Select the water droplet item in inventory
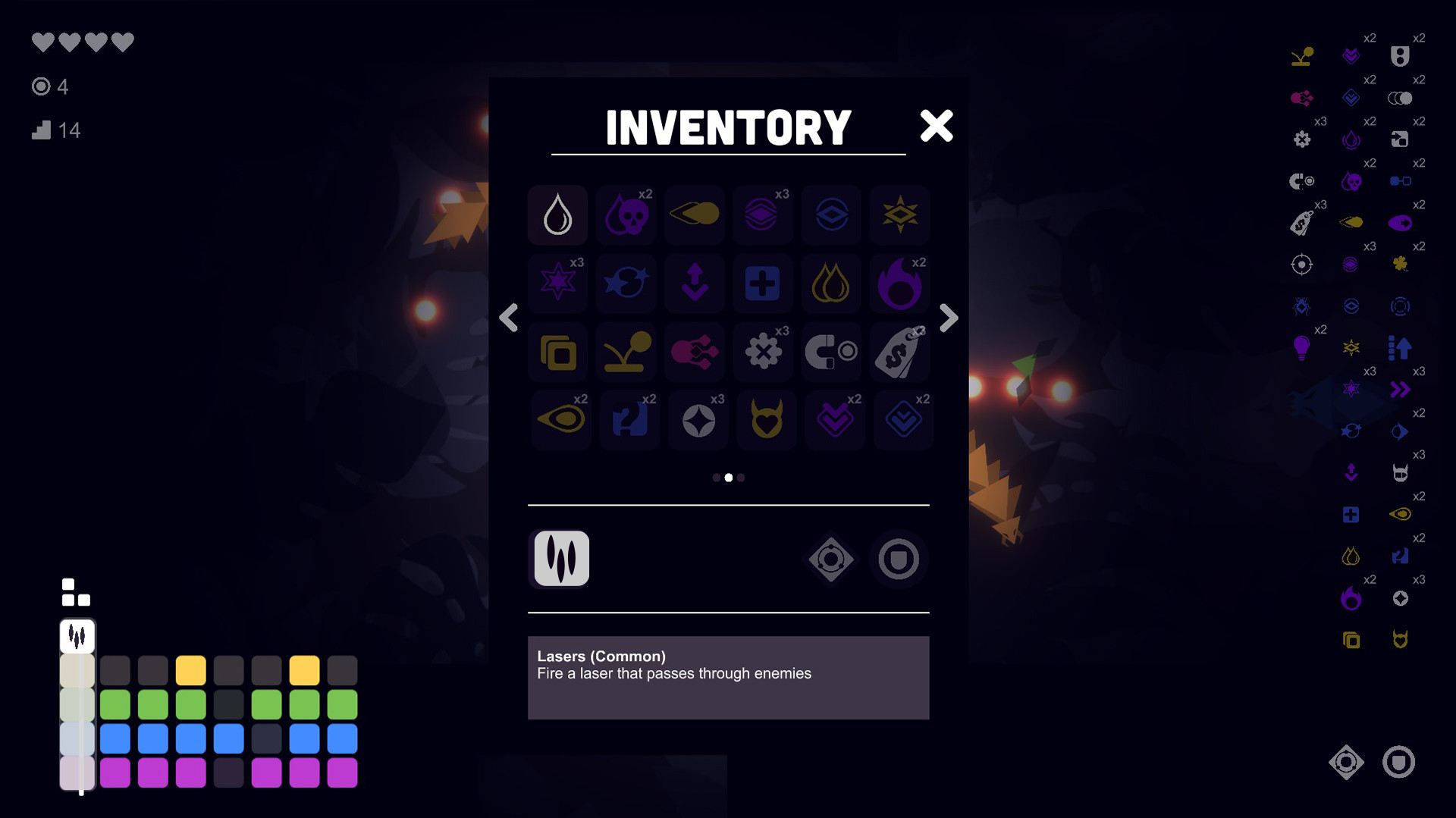The image size is (1456, 818). tap(557, 215)
